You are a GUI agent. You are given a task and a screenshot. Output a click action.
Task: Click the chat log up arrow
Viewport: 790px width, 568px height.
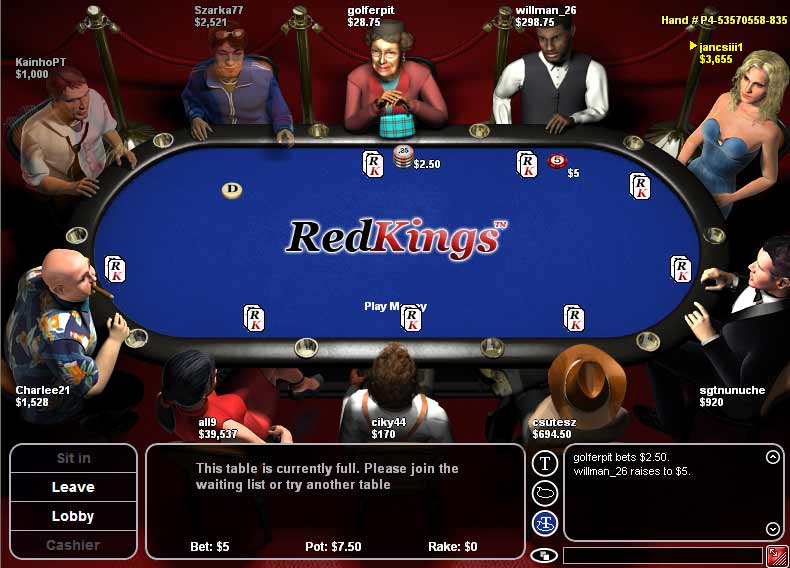tap(772, 458)
